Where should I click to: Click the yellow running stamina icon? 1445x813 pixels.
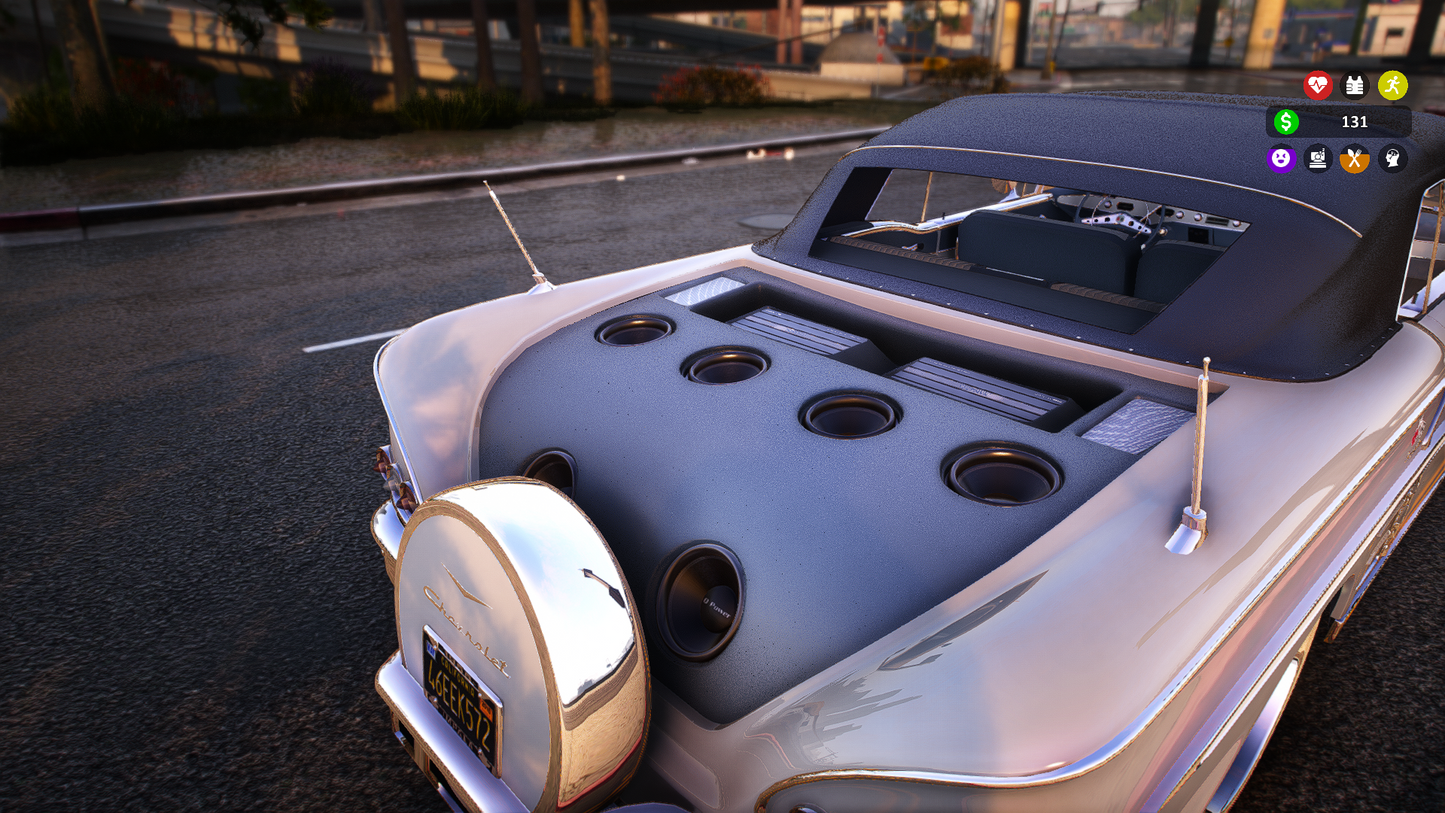coord(1392,86)
